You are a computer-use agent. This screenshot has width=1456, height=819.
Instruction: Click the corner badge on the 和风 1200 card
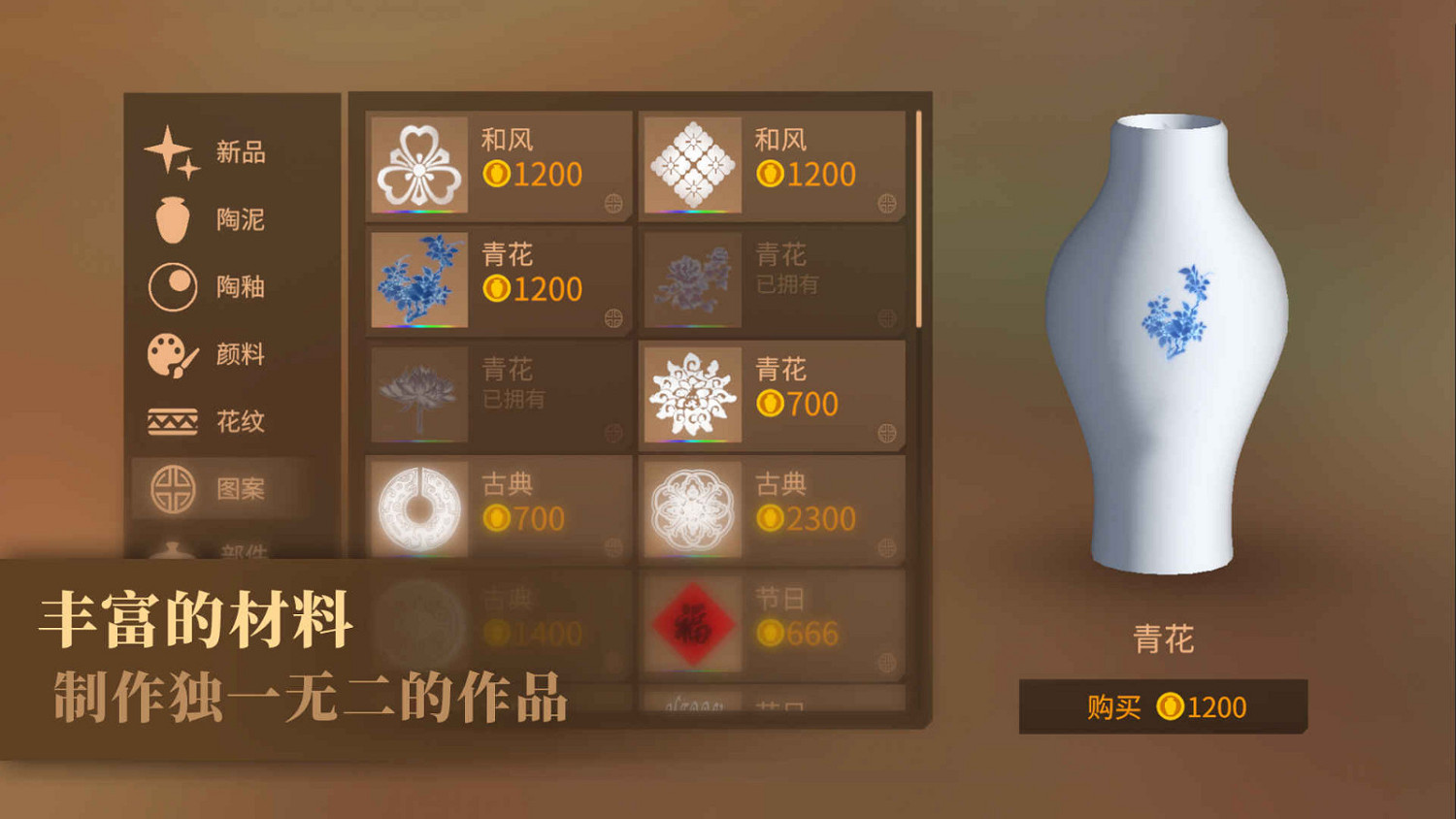point(613,201)
